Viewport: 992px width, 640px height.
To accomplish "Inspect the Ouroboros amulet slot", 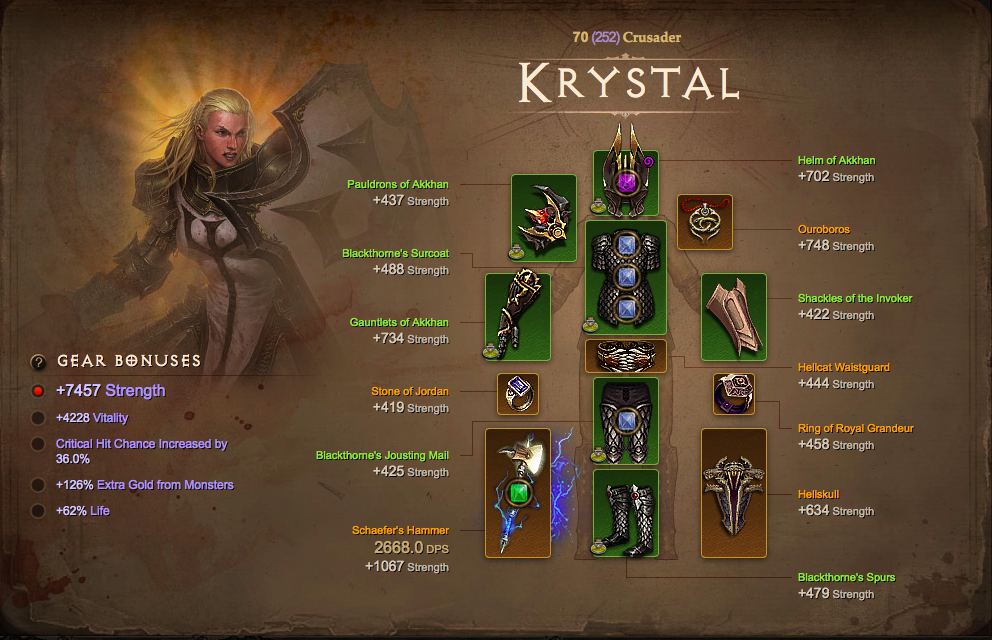I will [x=705, y=222].
